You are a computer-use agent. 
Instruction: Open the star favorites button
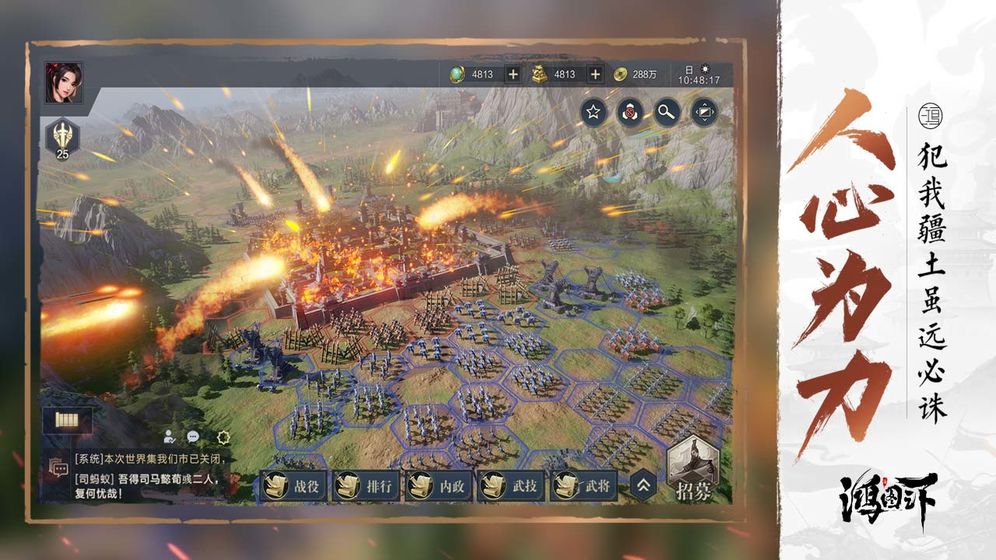(593, 111)
